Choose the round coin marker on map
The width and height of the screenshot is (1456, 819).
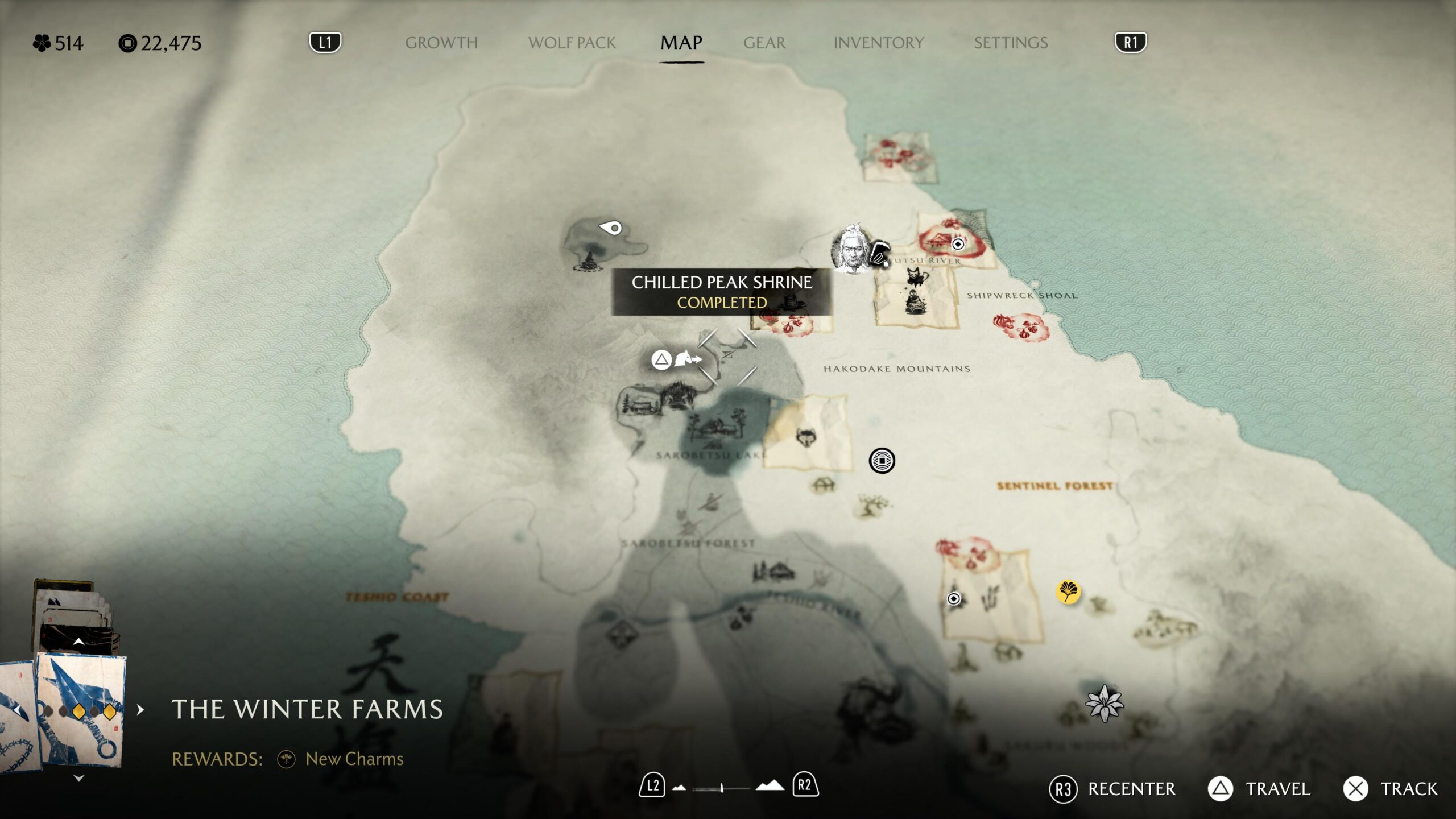tap(882, 461)
